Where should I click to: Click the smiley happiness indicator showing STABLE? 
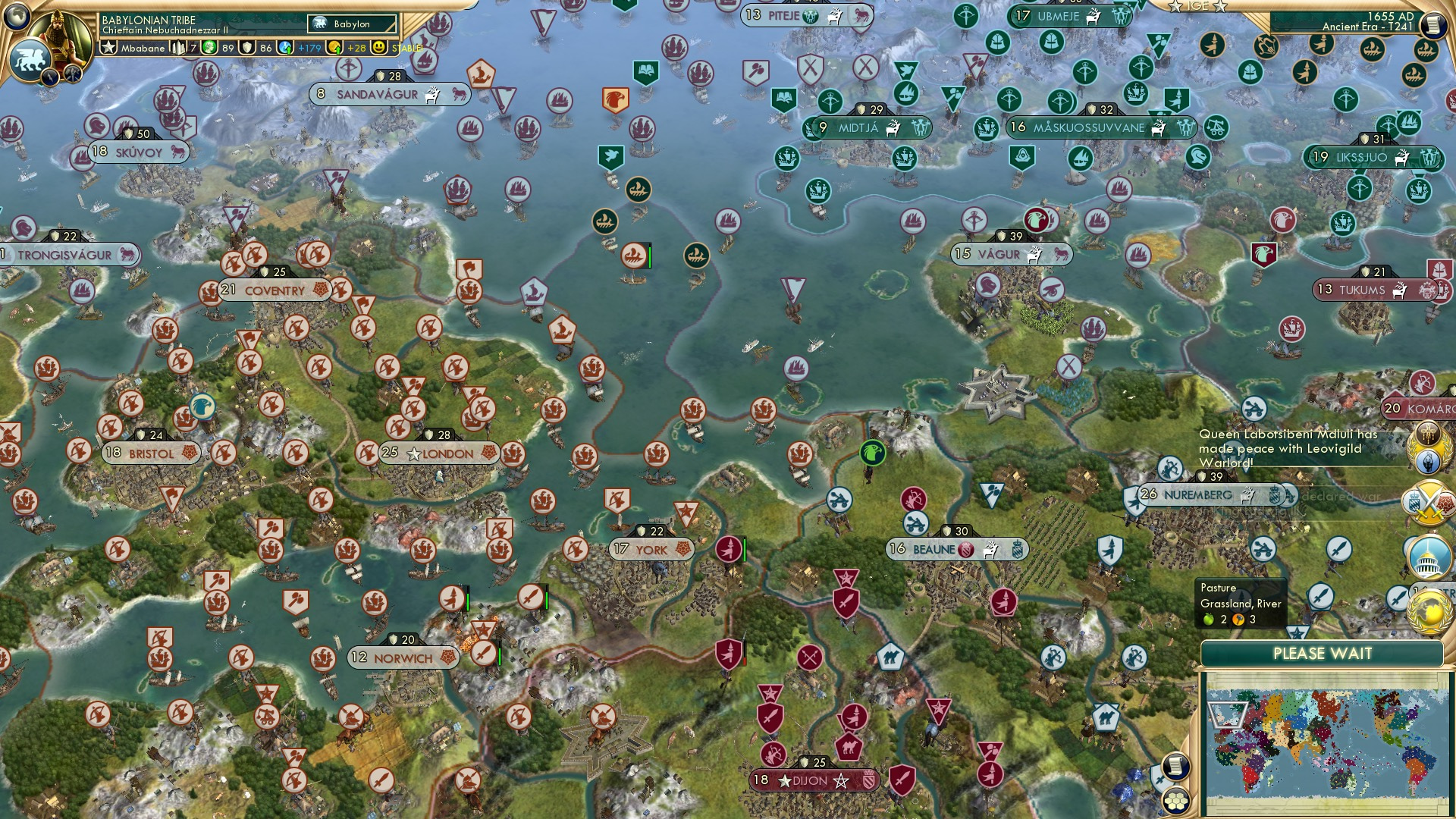378,48
